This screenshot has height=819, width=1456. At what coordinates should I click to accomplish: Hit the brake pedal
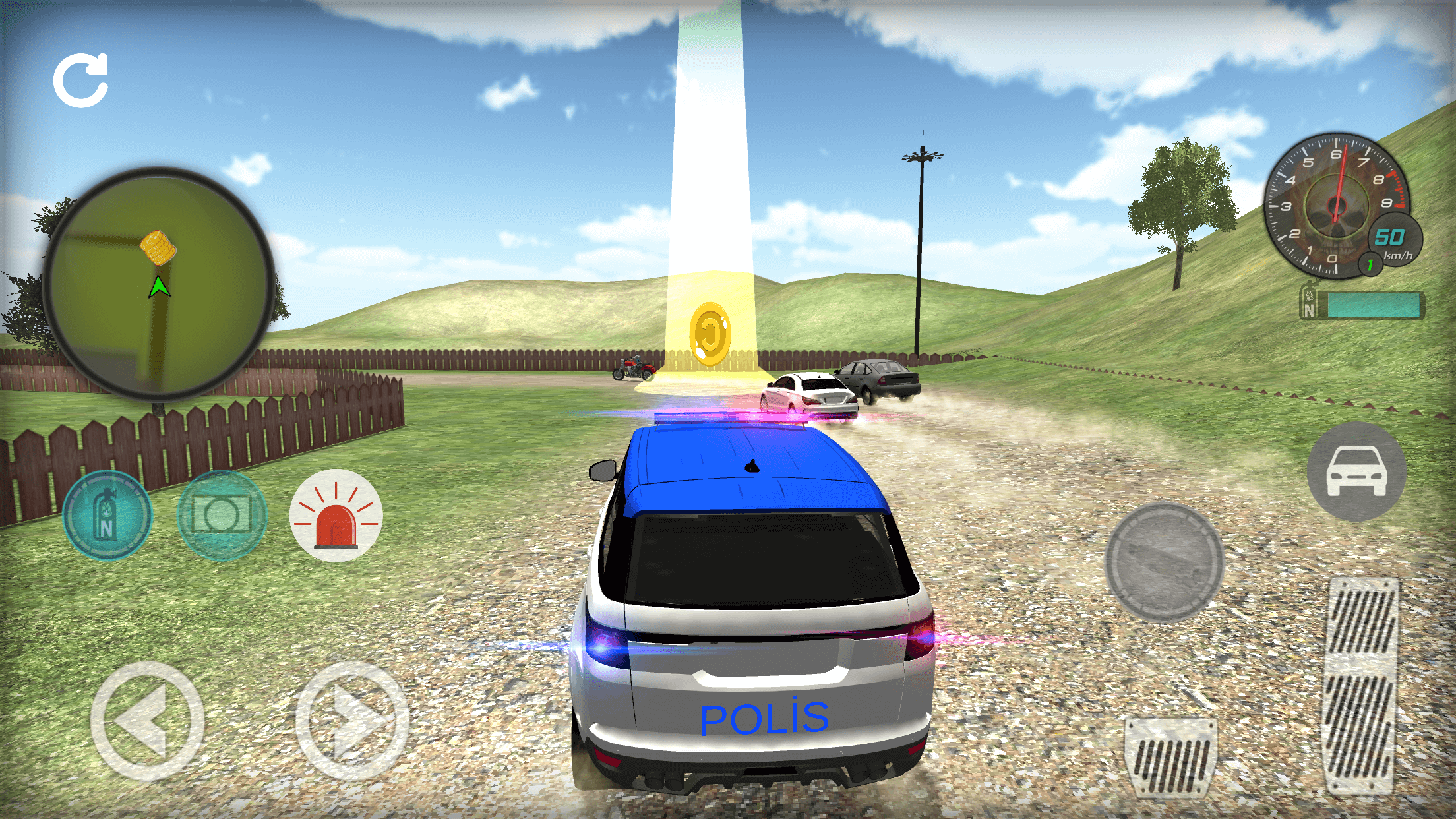(x=1171, y=757)
